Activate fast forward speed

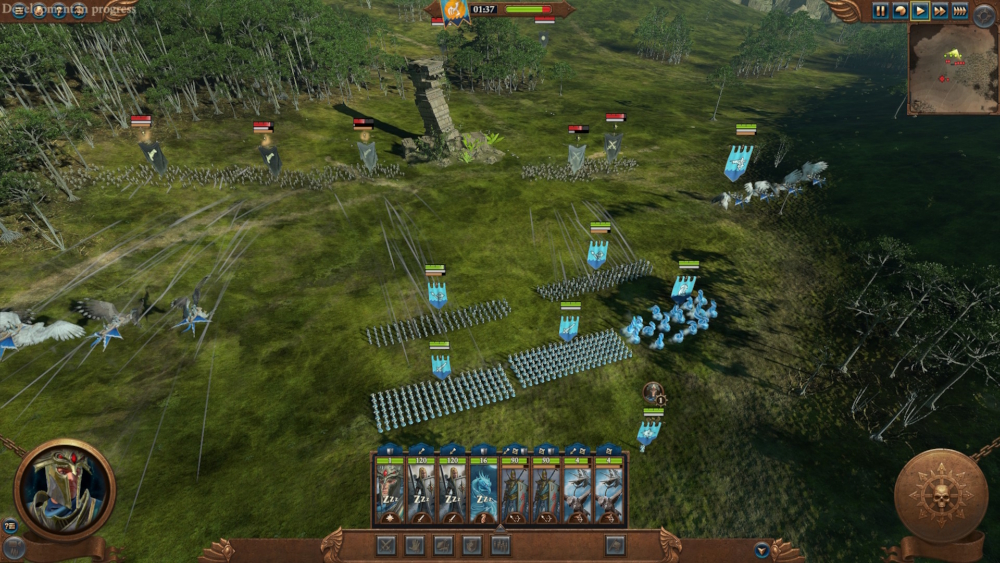940,11
